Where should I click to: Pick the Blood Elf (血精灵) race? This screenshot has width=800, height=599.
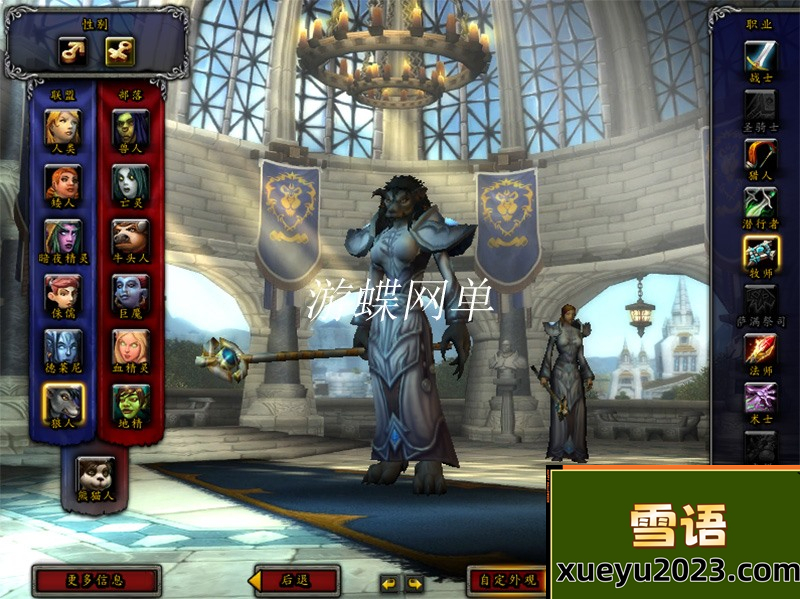(130, 347)
